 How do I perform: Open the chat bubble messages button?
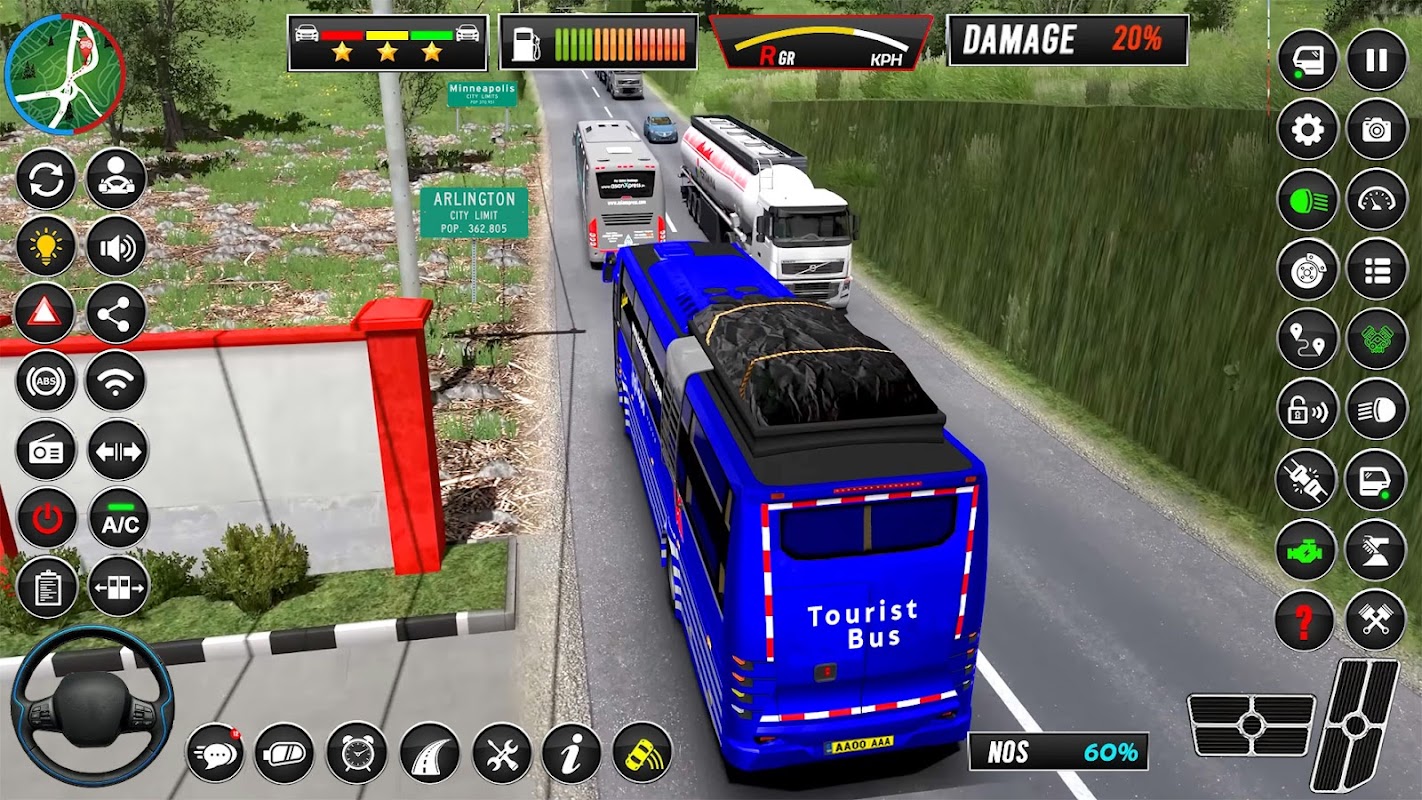(x=214, y=752)
